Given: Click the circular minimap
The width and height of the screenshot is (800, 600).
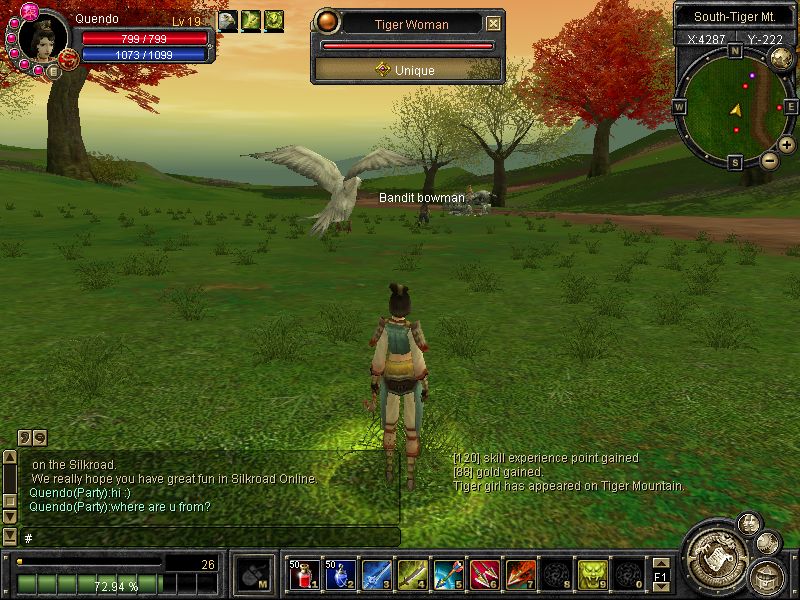Looking at the screenshot, I should [737, 106].
